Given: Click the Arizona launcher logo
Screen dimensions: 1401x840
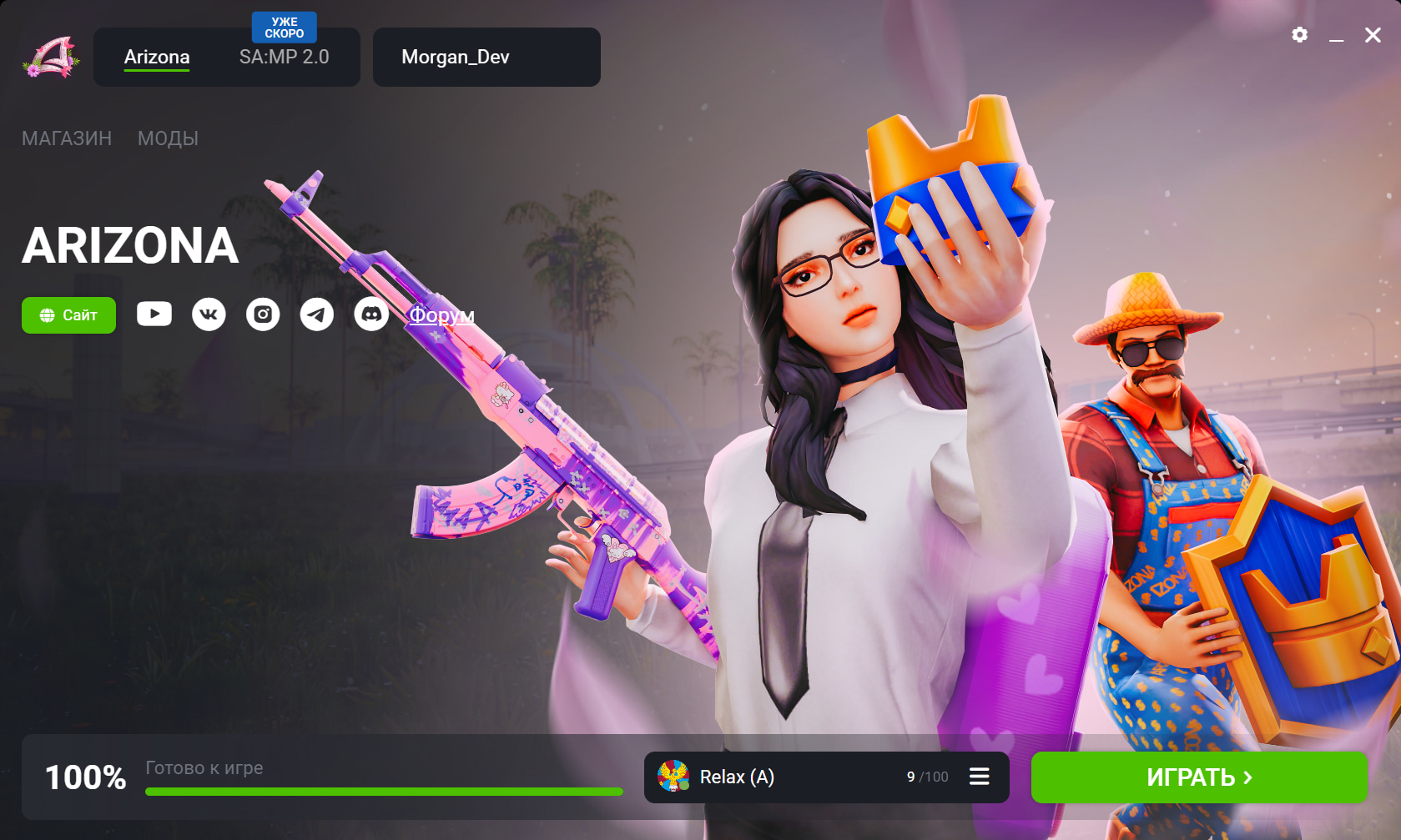Looking at the screenshot, I should [x=51, y=58].
